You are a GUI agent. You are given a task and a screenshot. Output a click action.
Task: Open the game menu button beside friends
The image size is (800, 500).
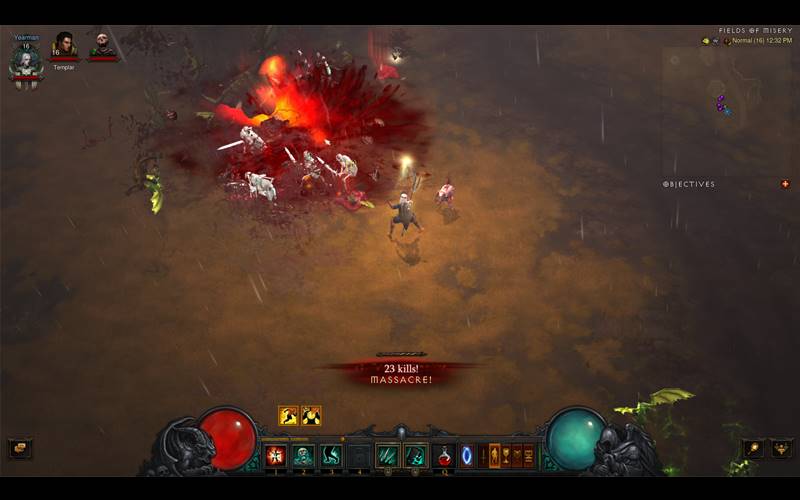click(x=780, y=449)
